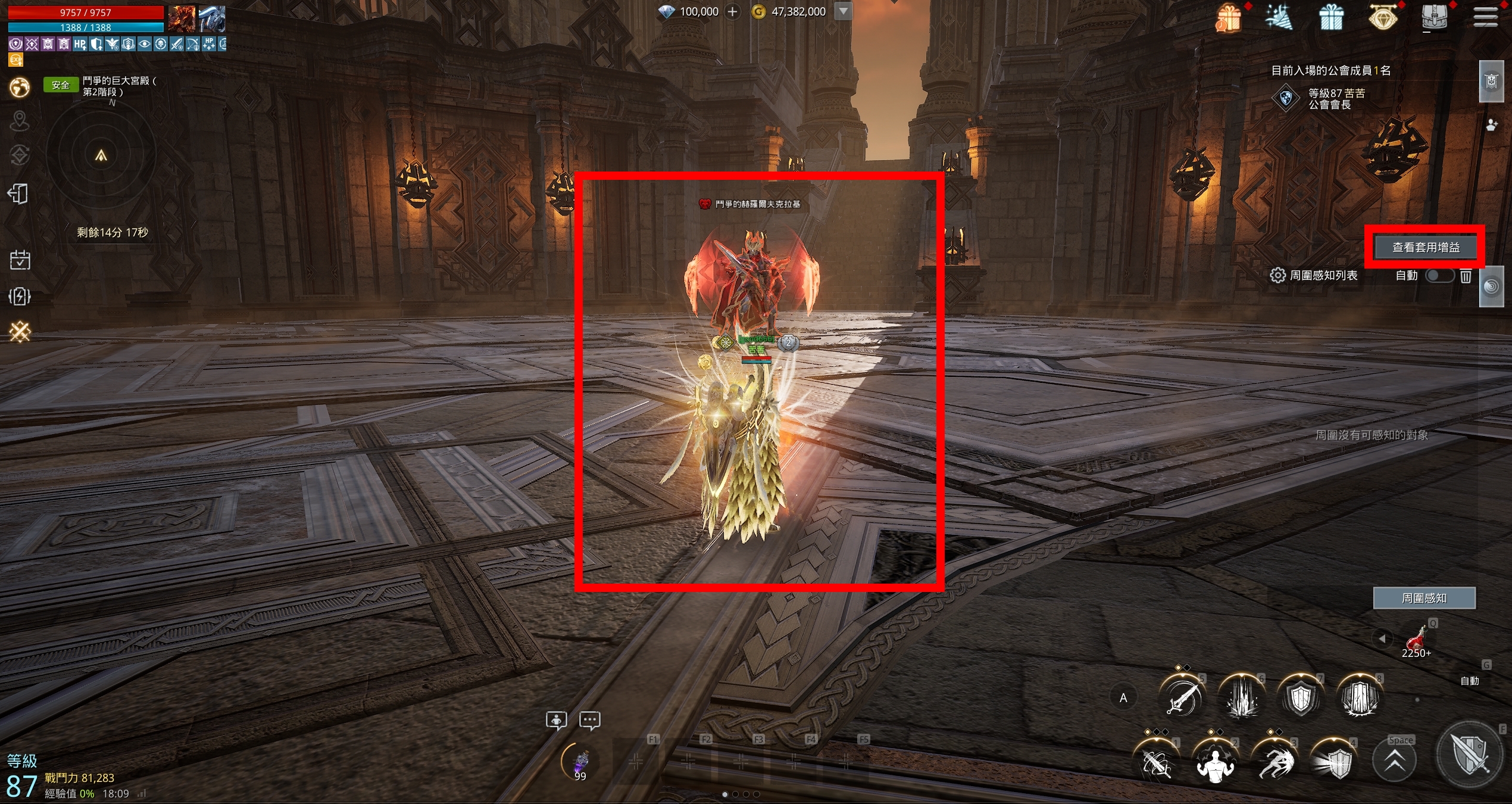Expand the currency dropdown arrow
The height and width of the screenshot is (804, 1512).
(x=843, y=11)
